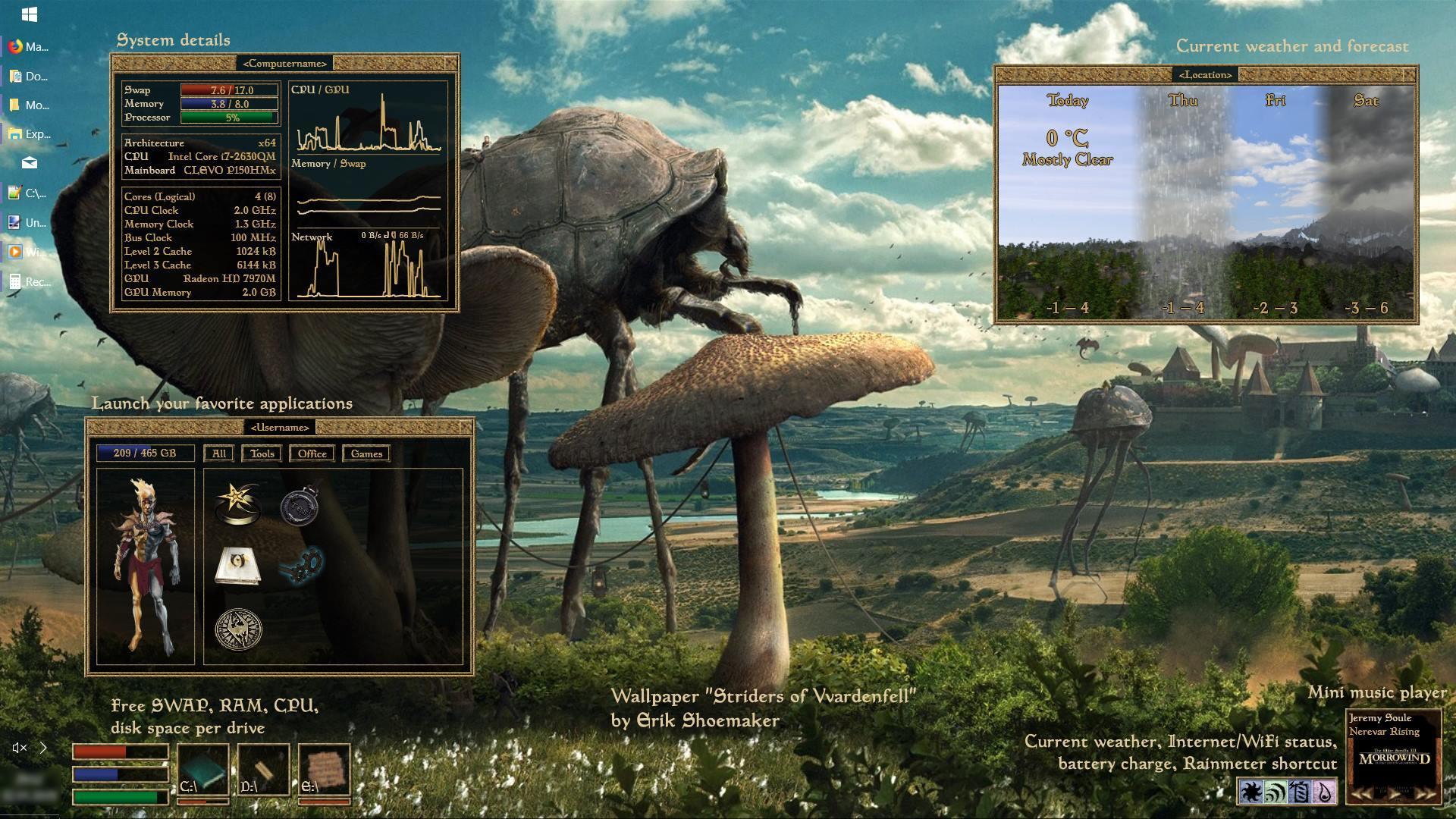1456x819 pixels.
Task: Launch the Skyrim dragon seal shortcut
Action: (239, 629)
